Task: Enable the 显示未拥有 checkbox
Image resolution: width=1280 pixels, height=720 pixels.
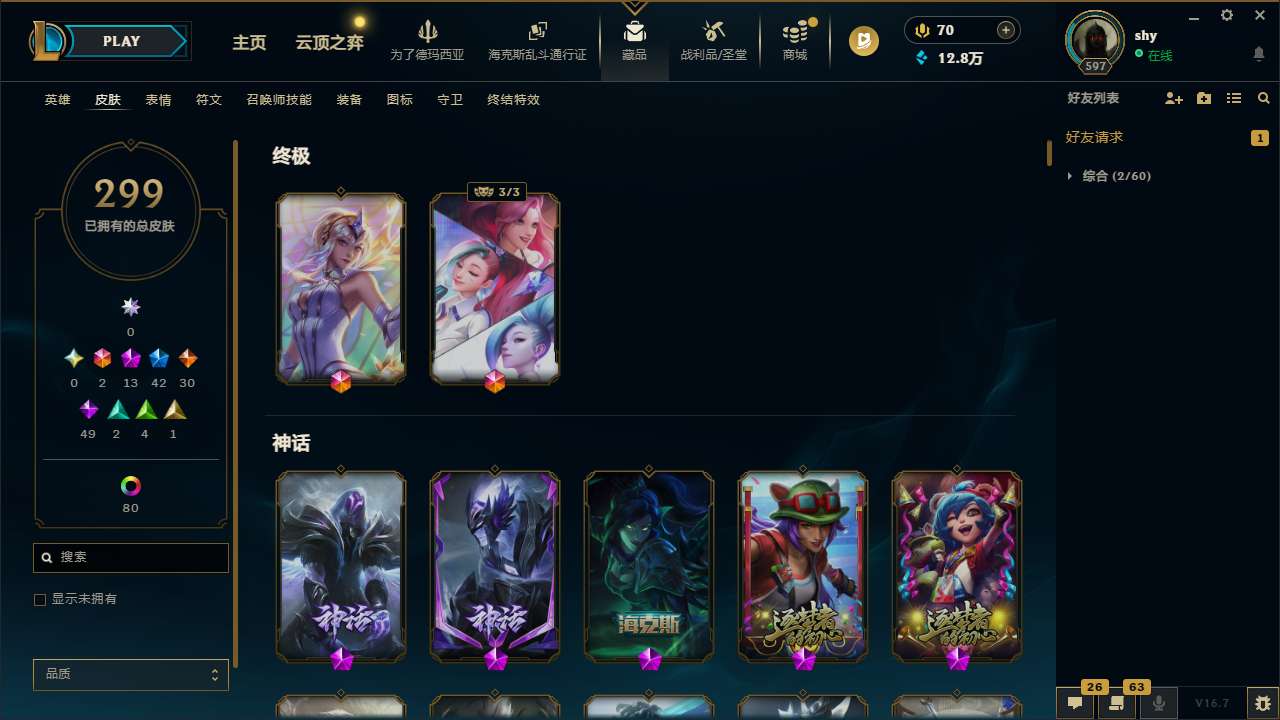Action: click(x=40, y=599)
